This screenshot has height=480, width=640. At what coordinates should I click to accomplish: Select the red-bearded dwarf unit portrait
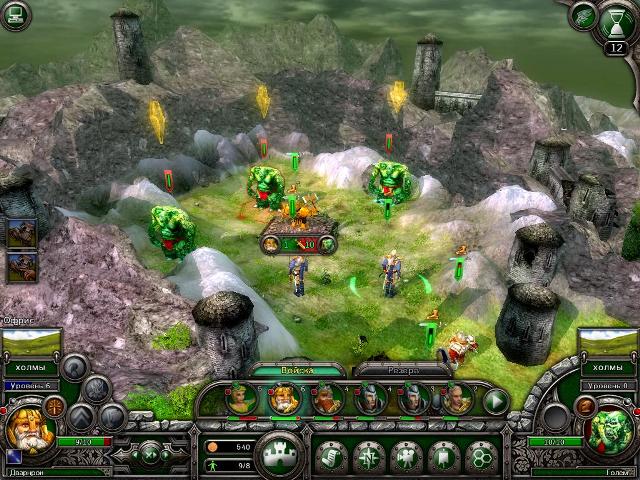325,400
